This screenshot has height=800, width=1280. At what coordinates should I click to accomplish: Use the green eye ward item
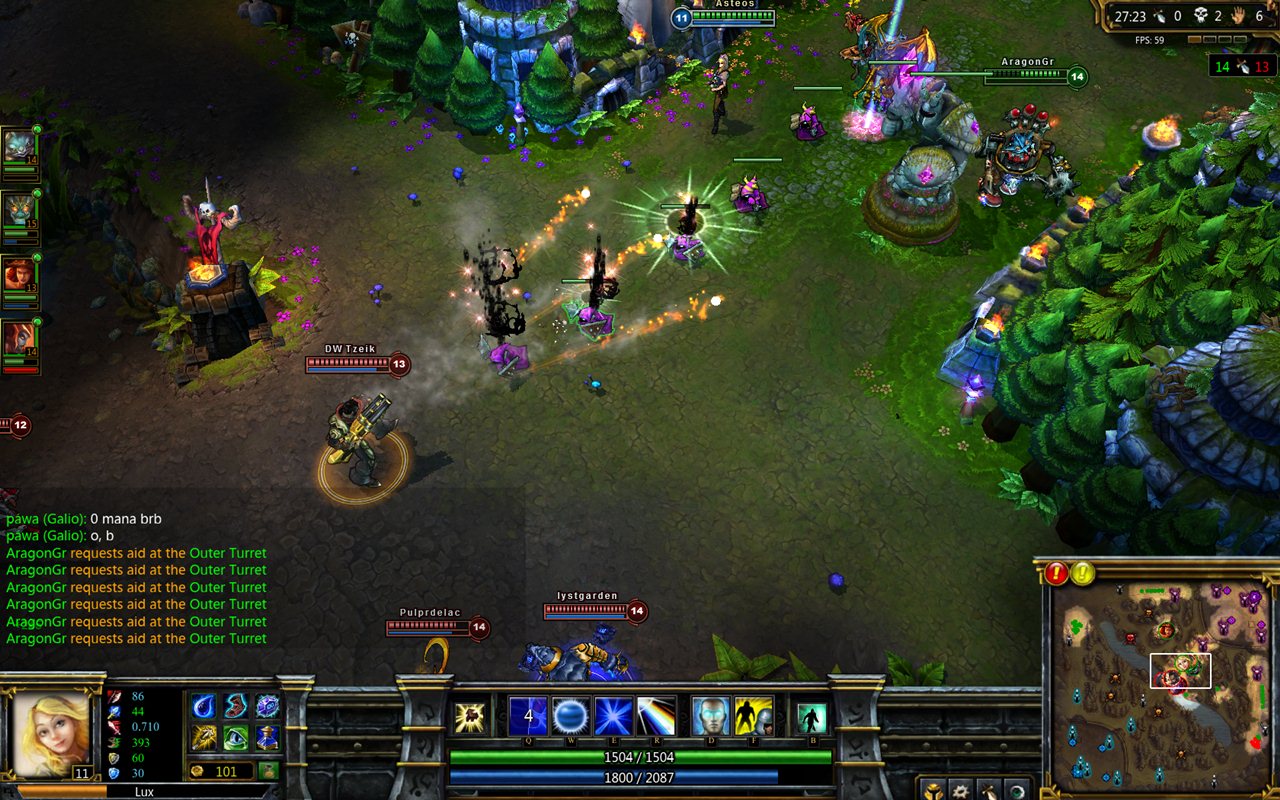[x=235, y=738]
